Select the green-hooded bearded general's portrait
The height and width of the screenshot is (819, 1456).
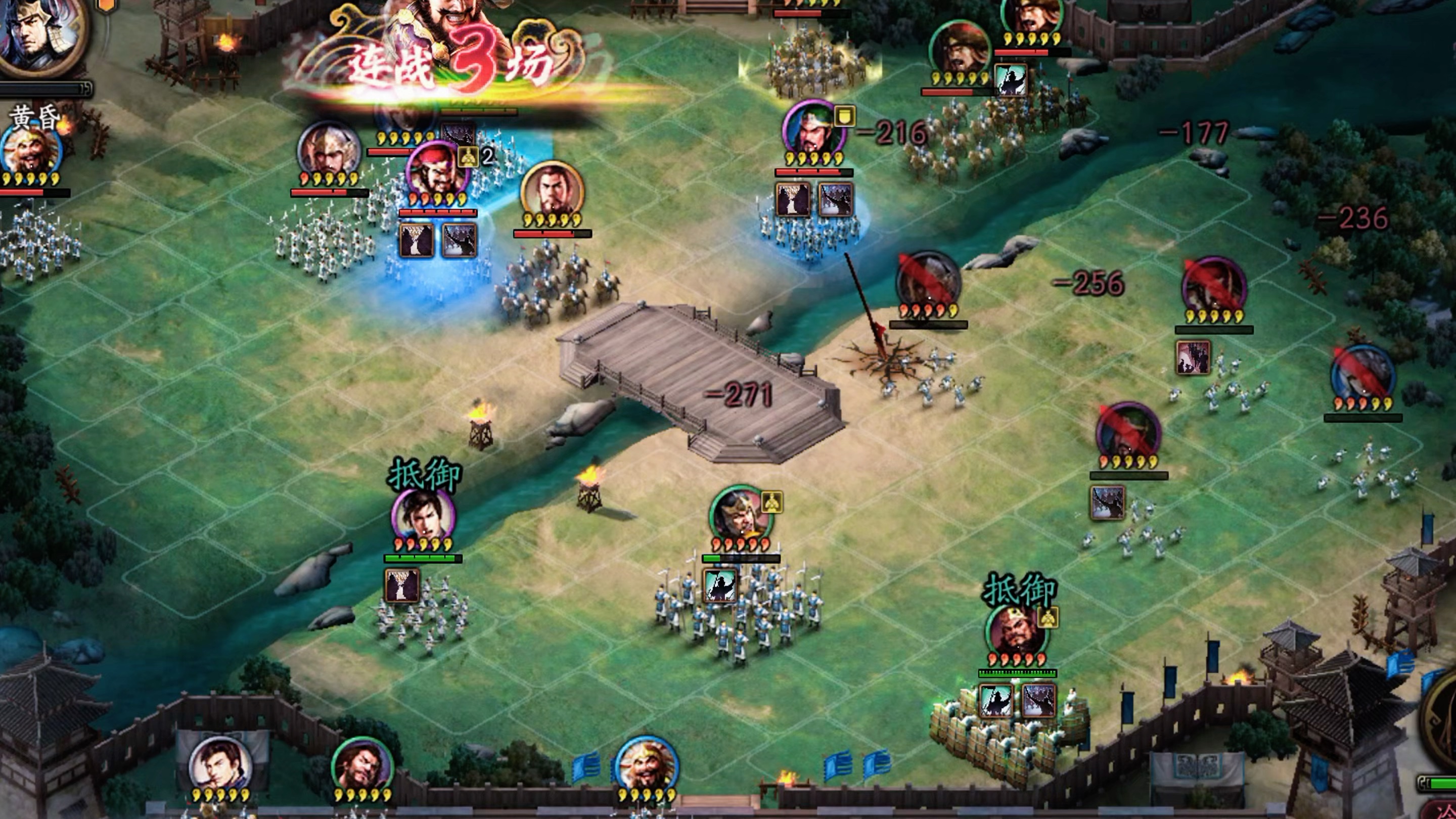coord(813,129)
